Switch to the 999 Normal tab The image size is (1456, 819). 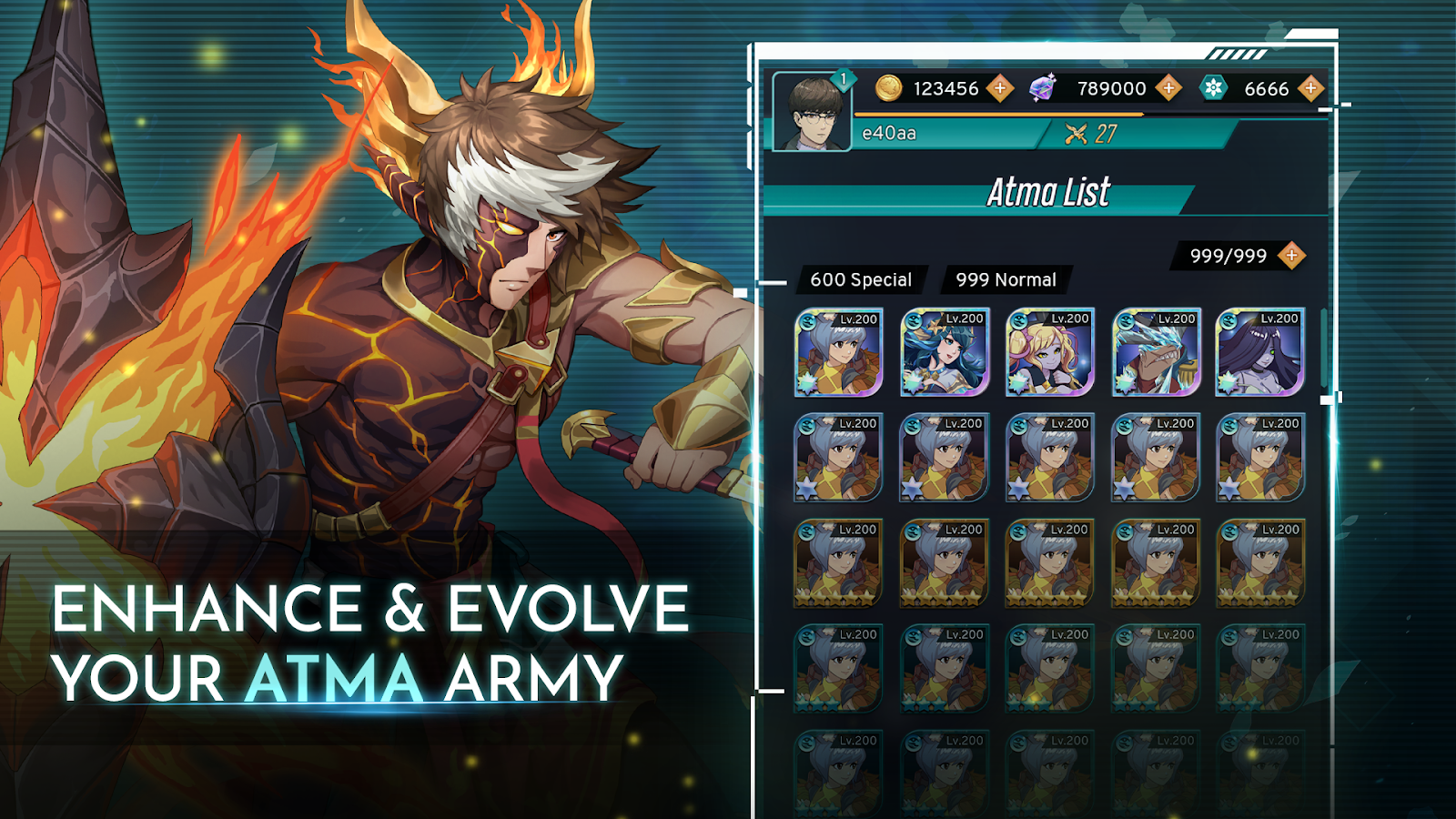pyautogui.click(x=1006, y=280)
